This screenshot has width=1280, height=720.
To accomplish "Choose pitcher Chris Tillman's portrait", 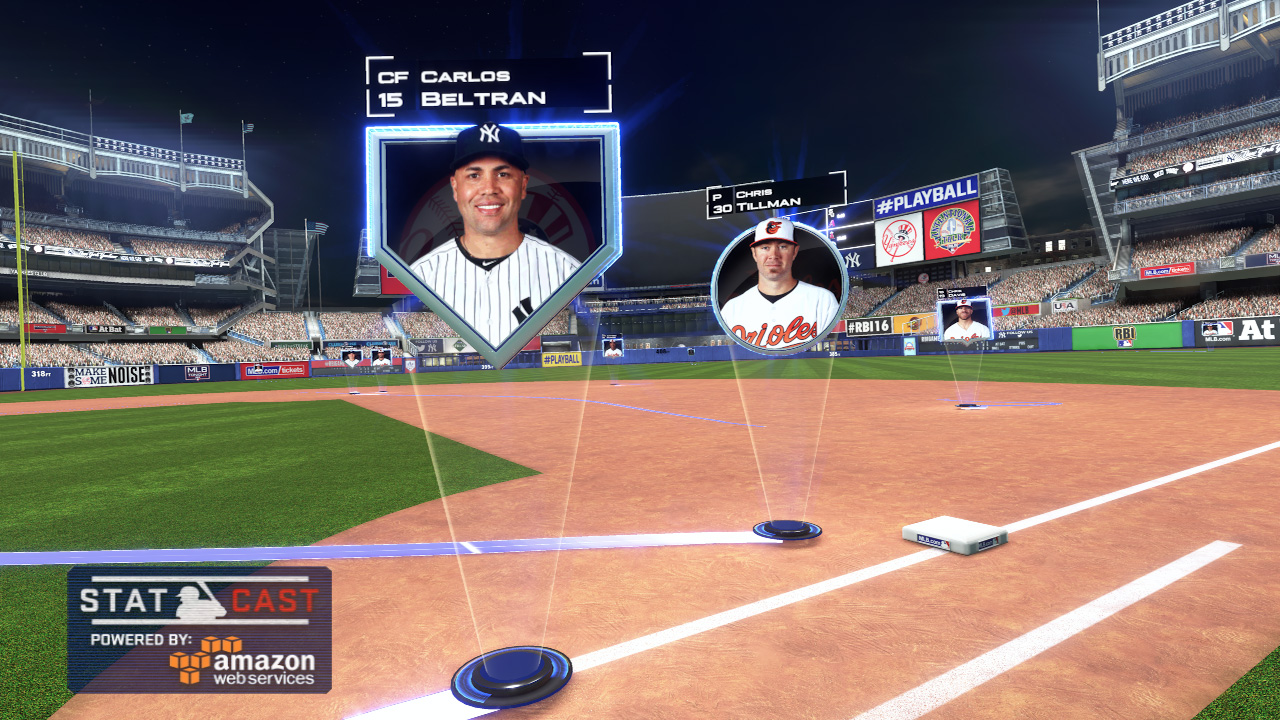I will pos(779,286).
